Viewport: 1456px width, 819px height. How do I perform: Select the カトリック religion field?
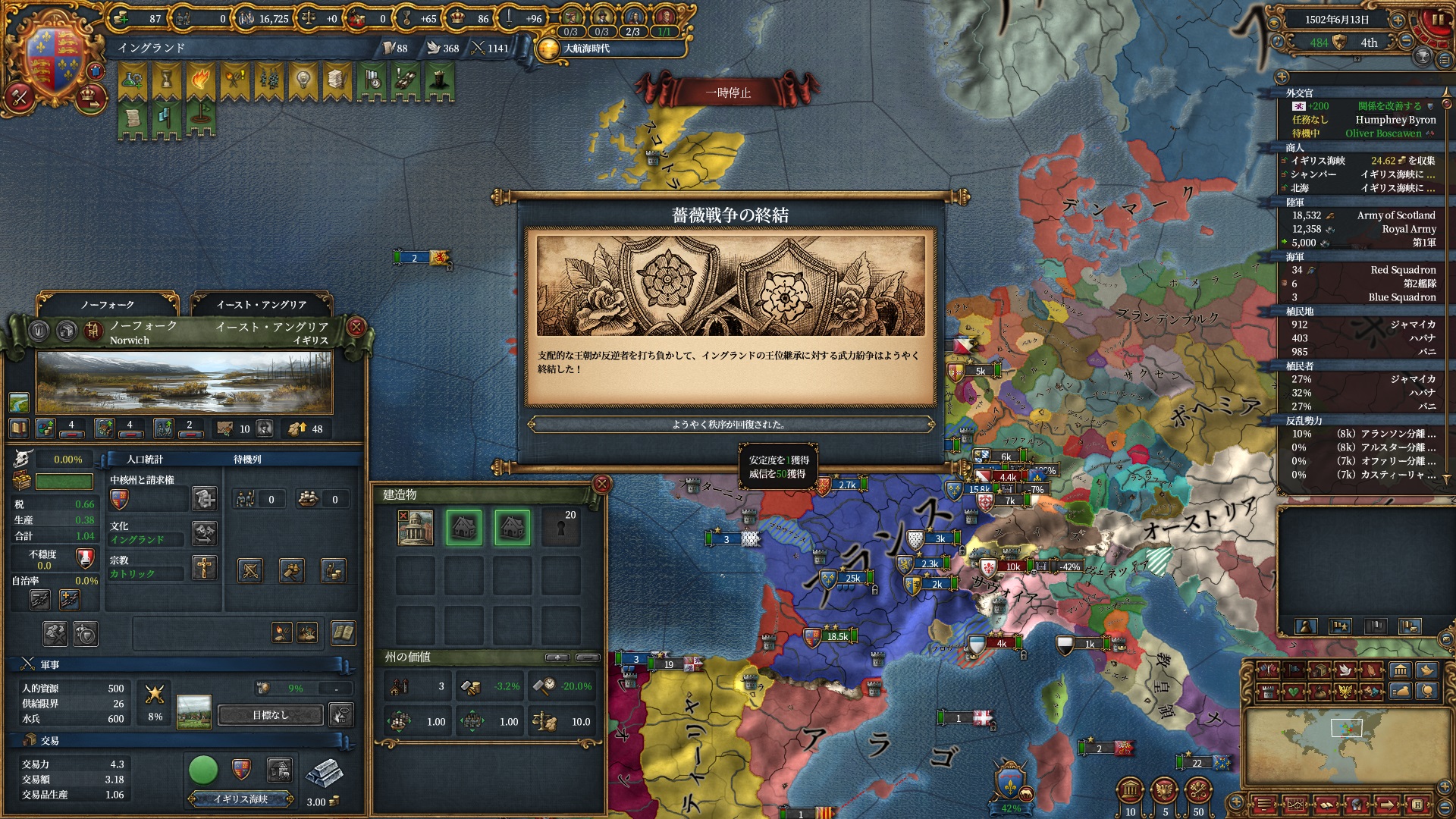point(146,574)
